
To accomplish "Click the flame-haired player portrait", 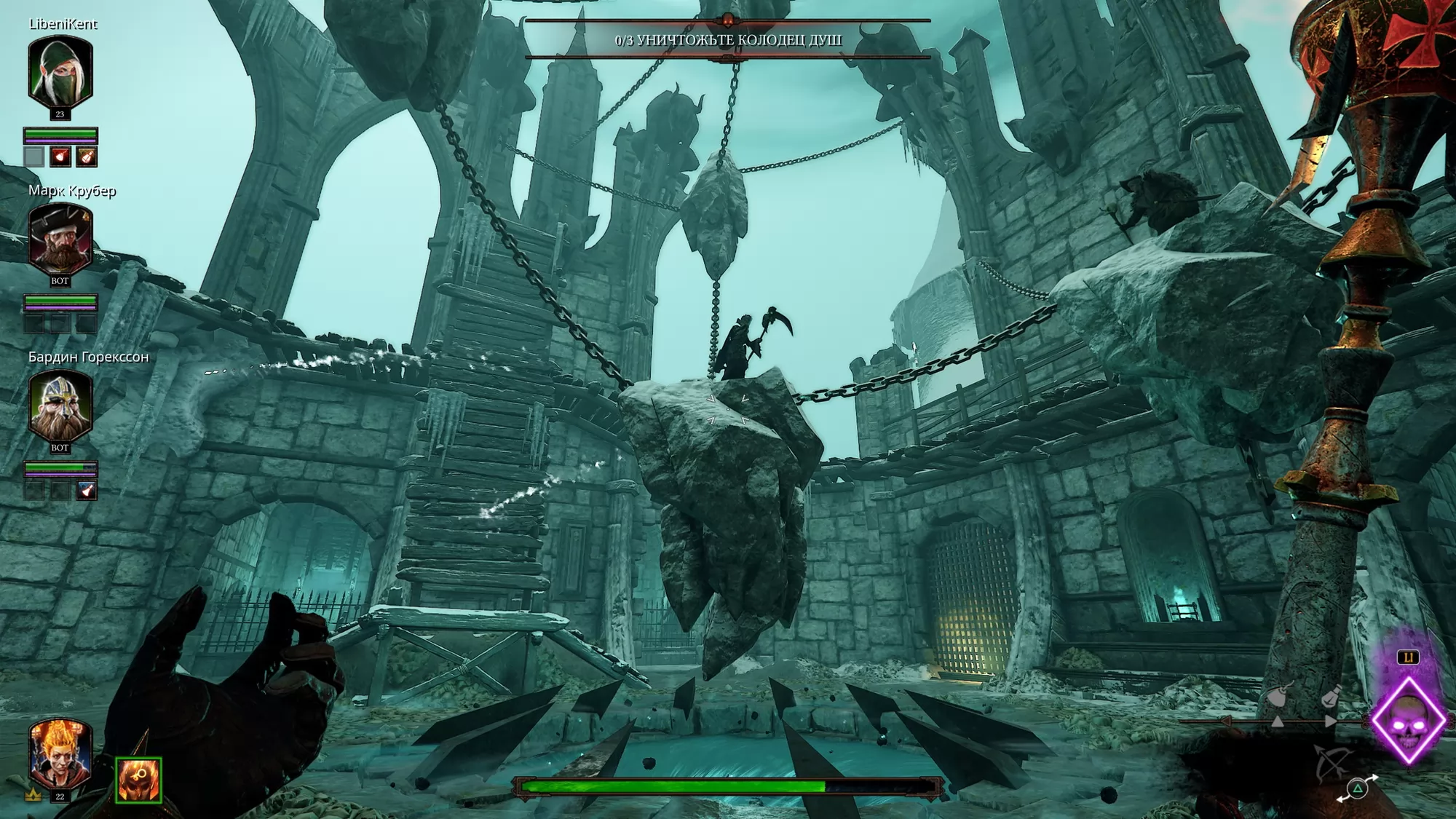I will [x=60, y=753].
